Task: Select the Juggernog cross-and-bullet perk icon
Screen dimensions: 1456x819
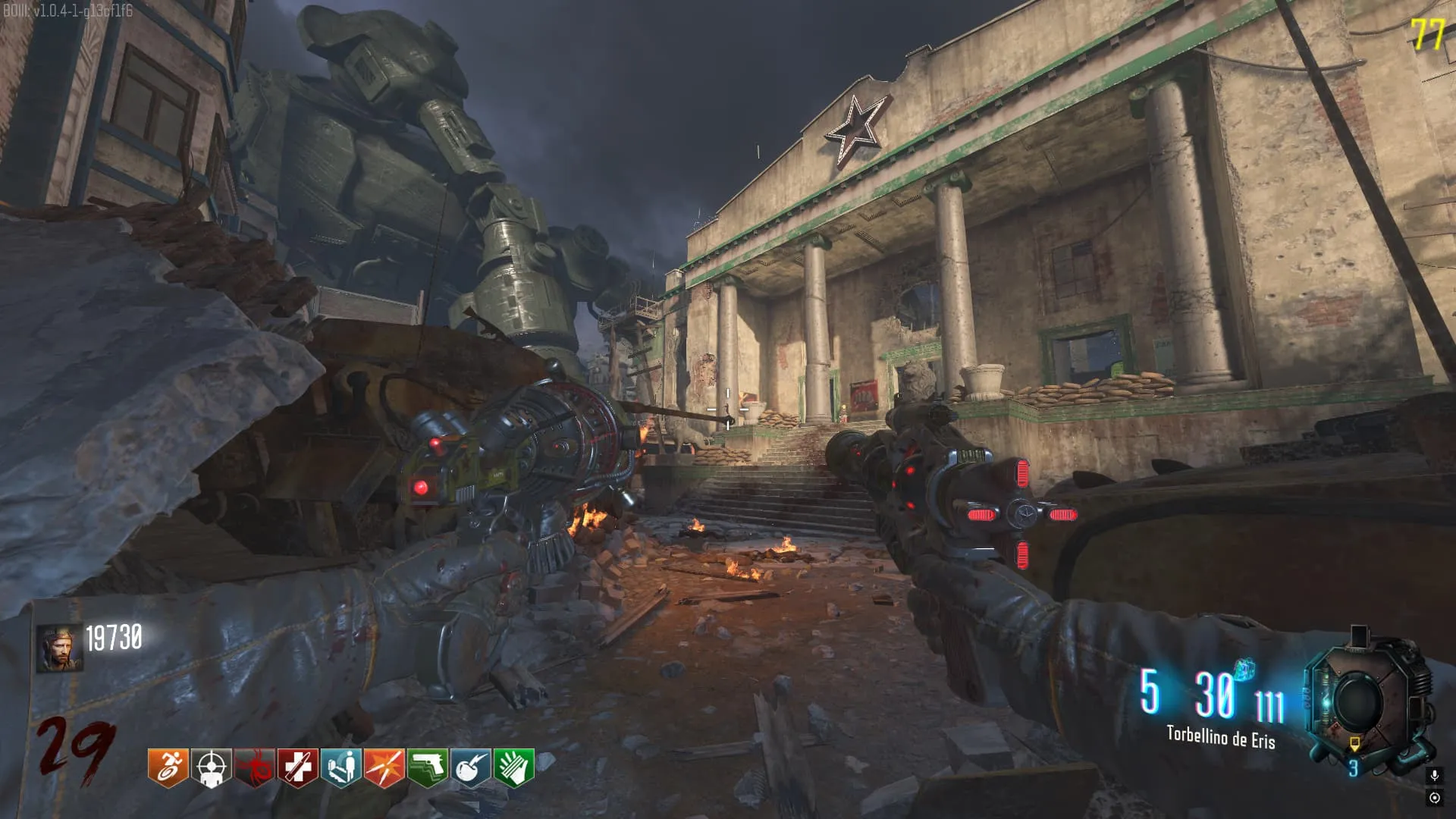Action: point(297,767)
